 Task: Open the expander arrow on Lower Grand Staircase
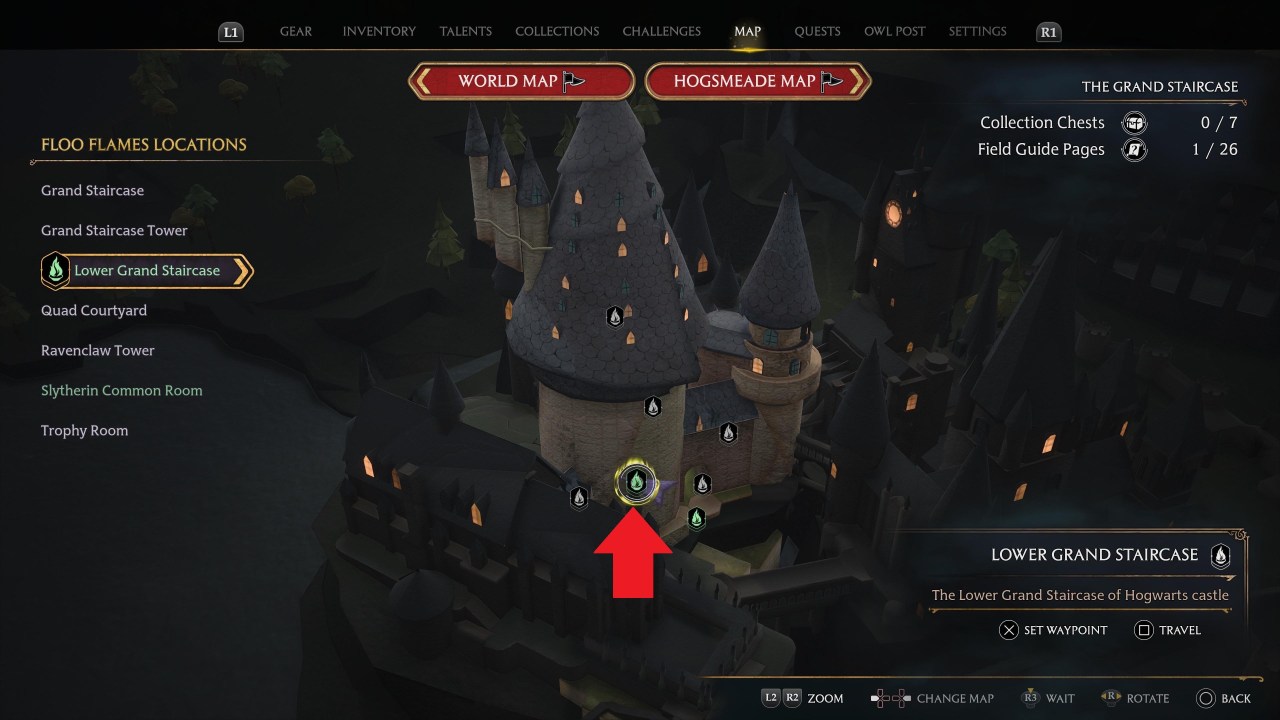tap(243, 270)
